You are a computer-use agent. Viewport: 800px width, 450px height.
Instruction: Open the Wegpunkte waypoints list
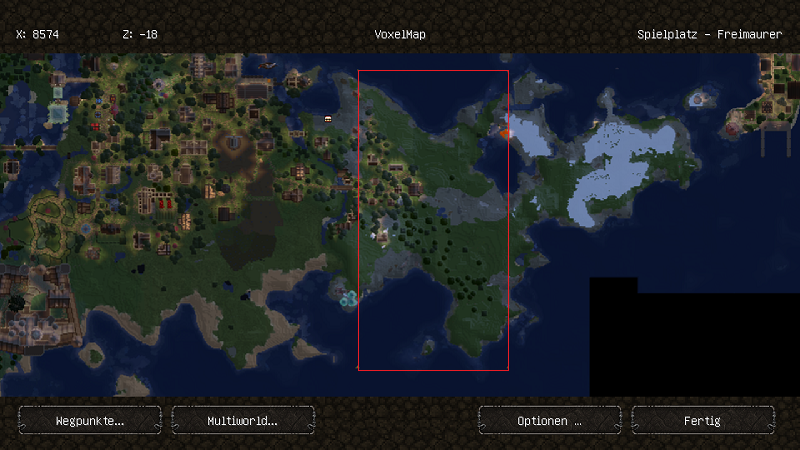(90, 420)
